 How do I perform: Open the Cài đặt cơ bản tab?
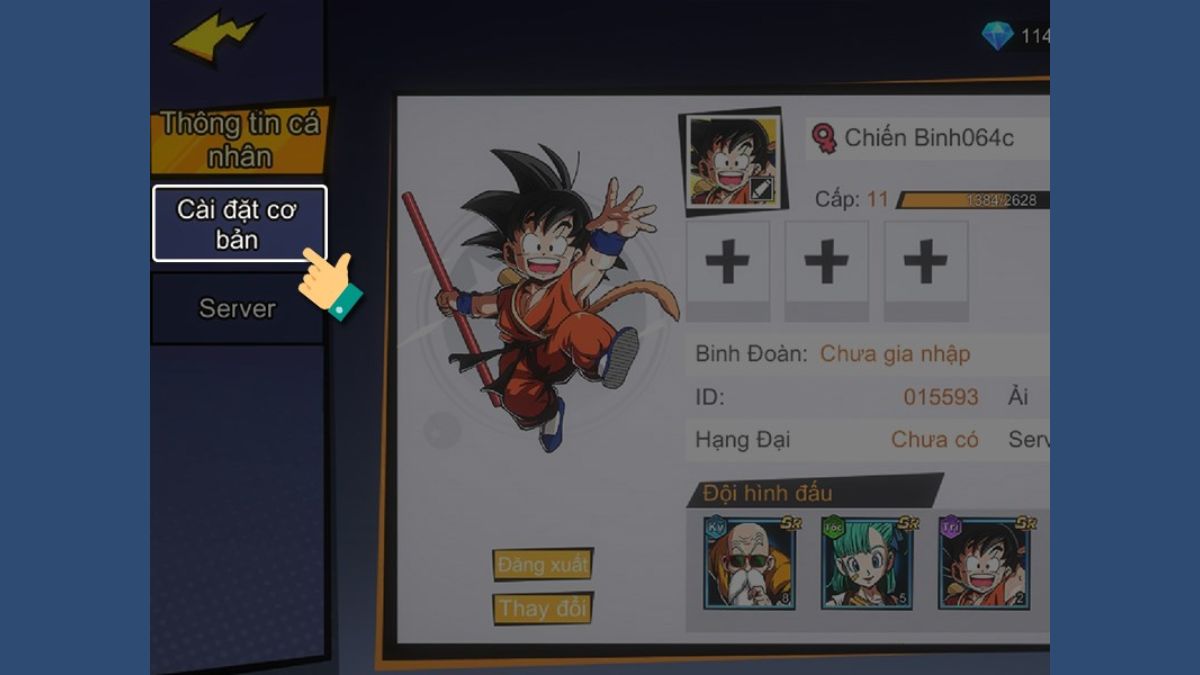(239, 224)
